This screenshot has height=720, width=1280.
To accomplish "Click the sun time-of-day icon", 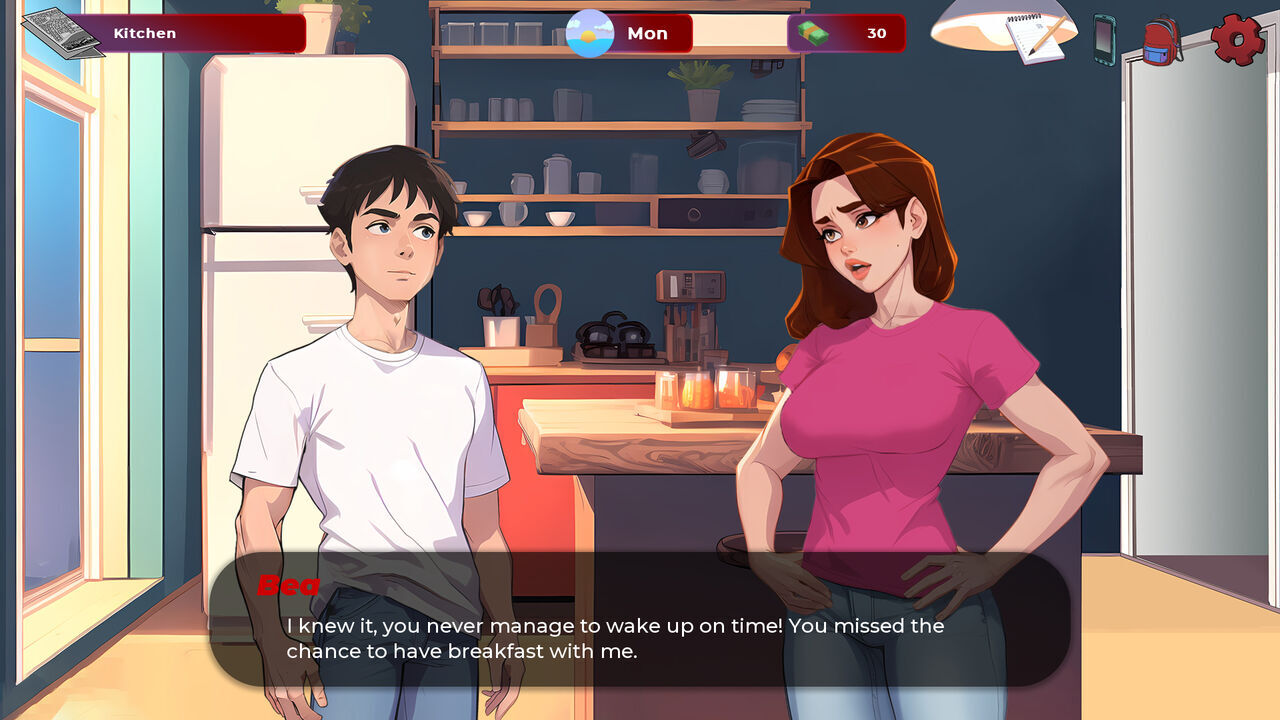I will (590, 33).
